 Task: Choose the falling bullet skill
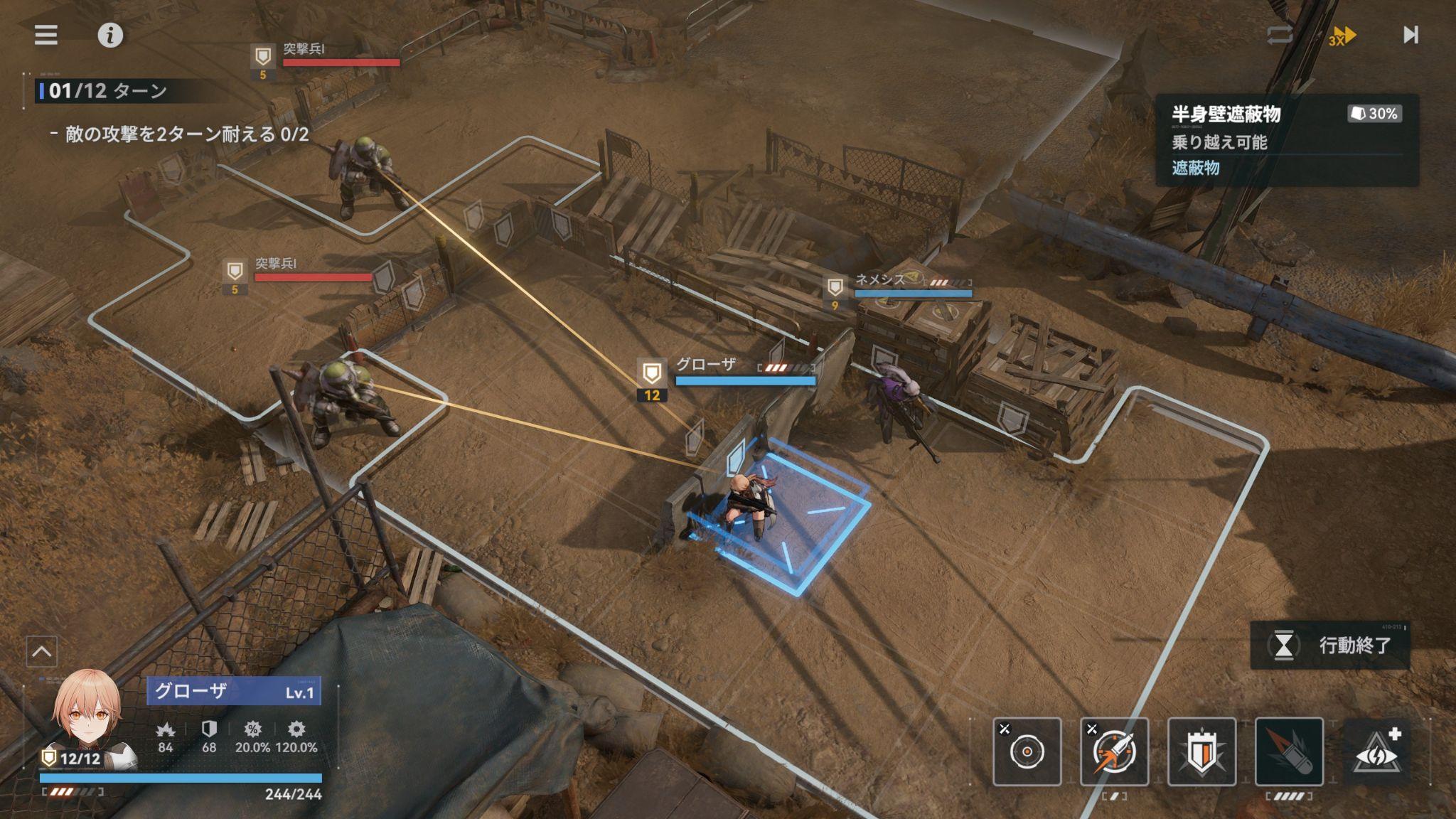coord(1289,751)
